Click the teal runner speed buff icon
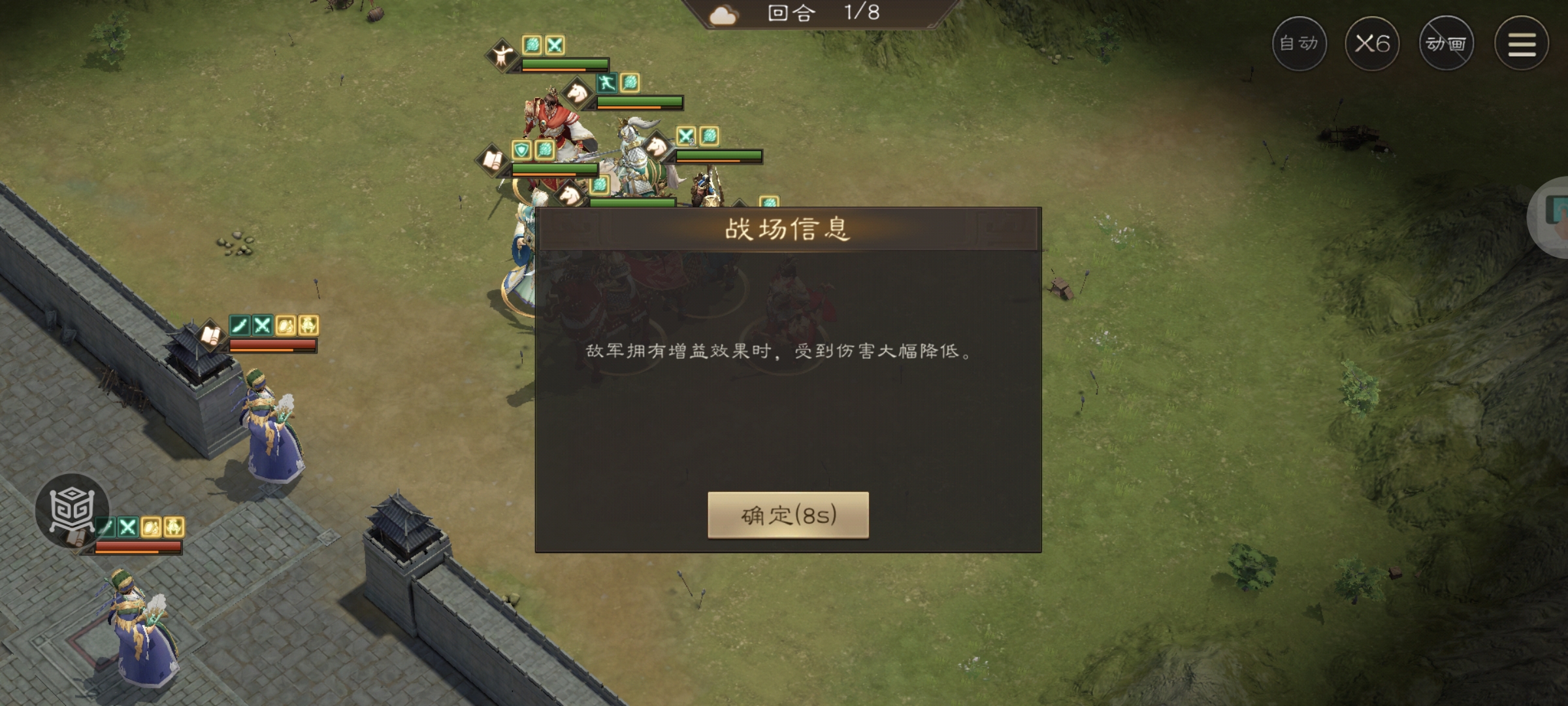The width and height of the screenshot is (1568, 706). click(x=606, y=84)
